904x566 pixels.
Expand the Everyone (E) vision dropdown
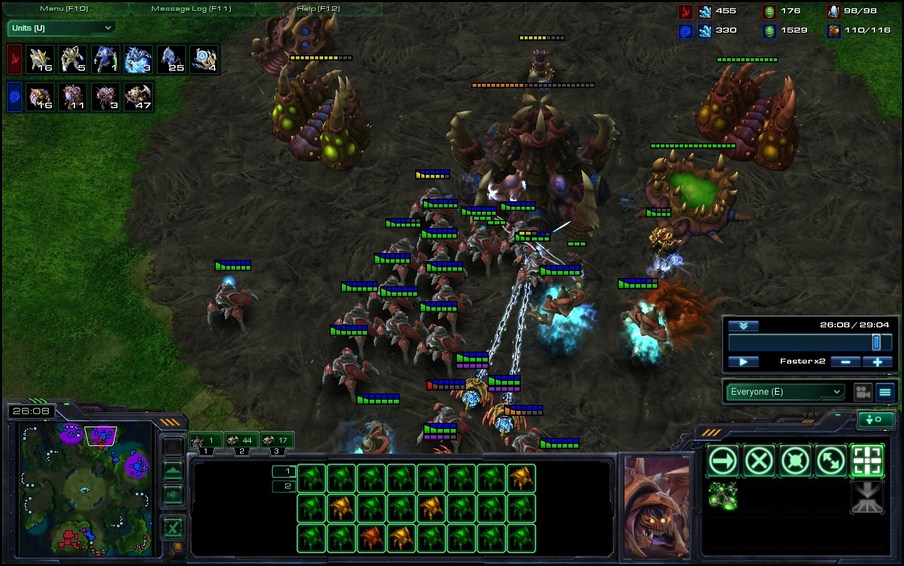coord(785,392)
